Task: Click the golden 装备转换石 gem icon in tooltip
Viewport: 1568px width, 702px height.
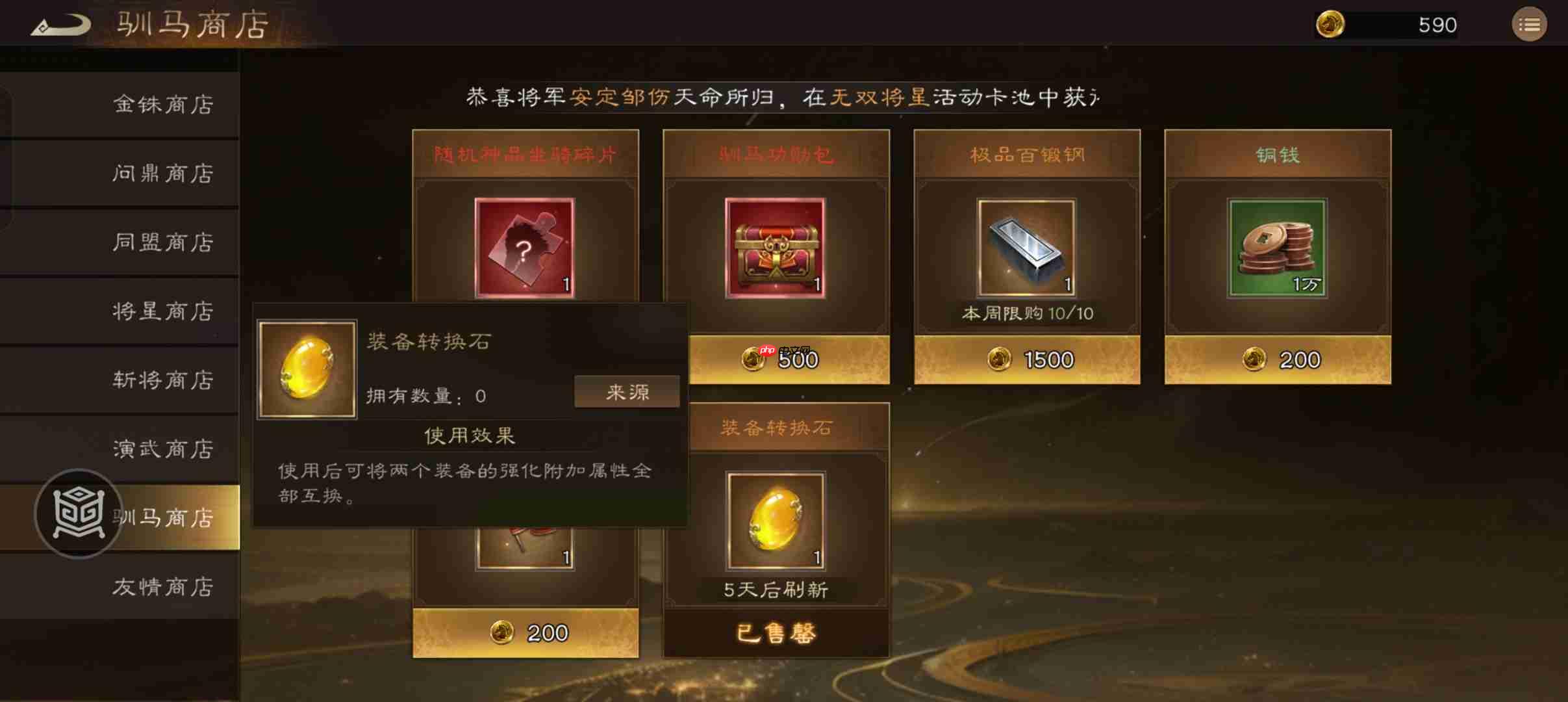Action: coord(307,369)
